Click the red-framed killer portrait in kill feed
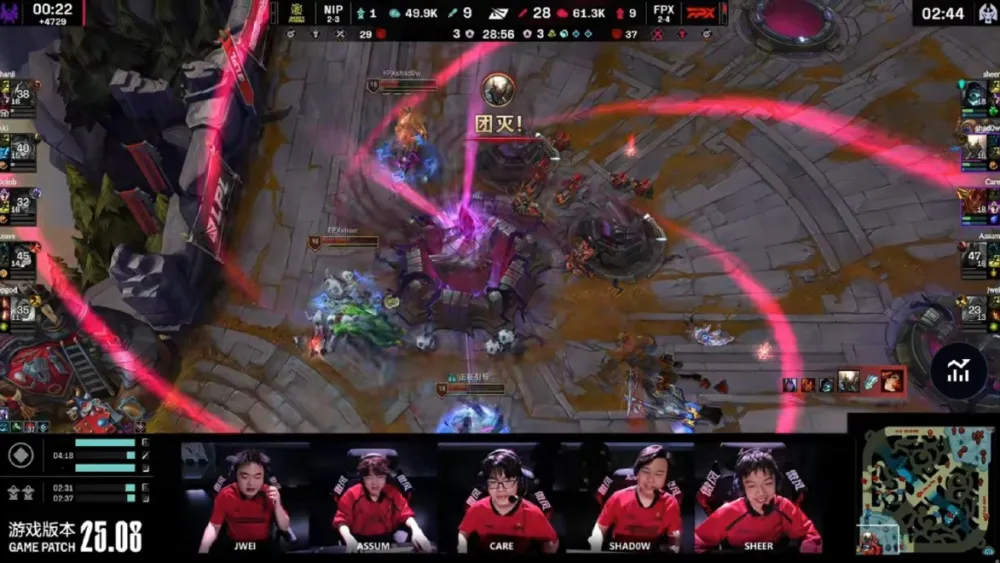The image size is (1000, 563). pos(891,380)
